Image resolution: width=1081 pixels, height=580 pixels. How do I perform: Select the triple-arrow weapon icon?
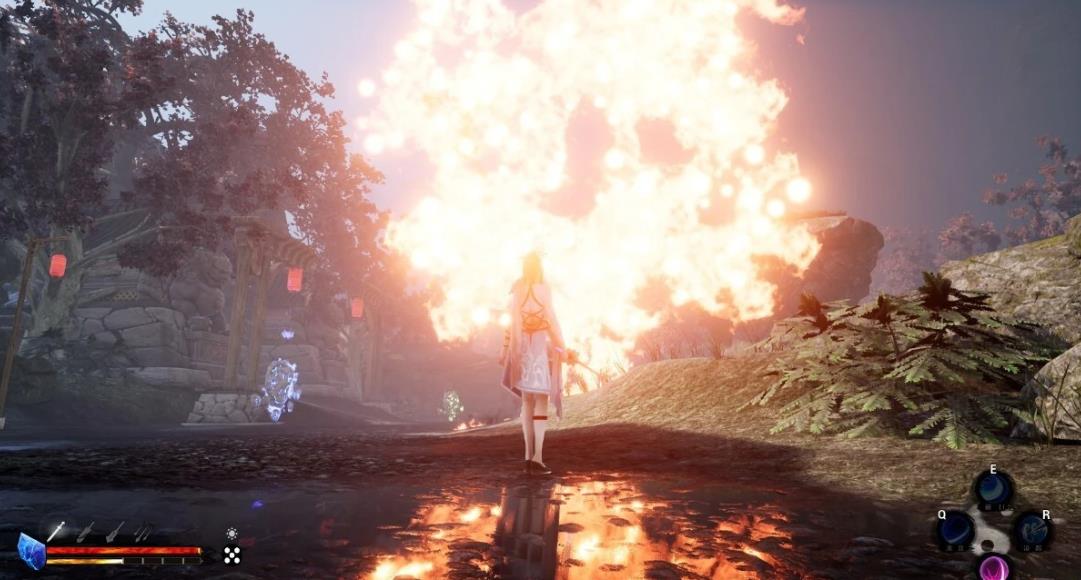144,532
